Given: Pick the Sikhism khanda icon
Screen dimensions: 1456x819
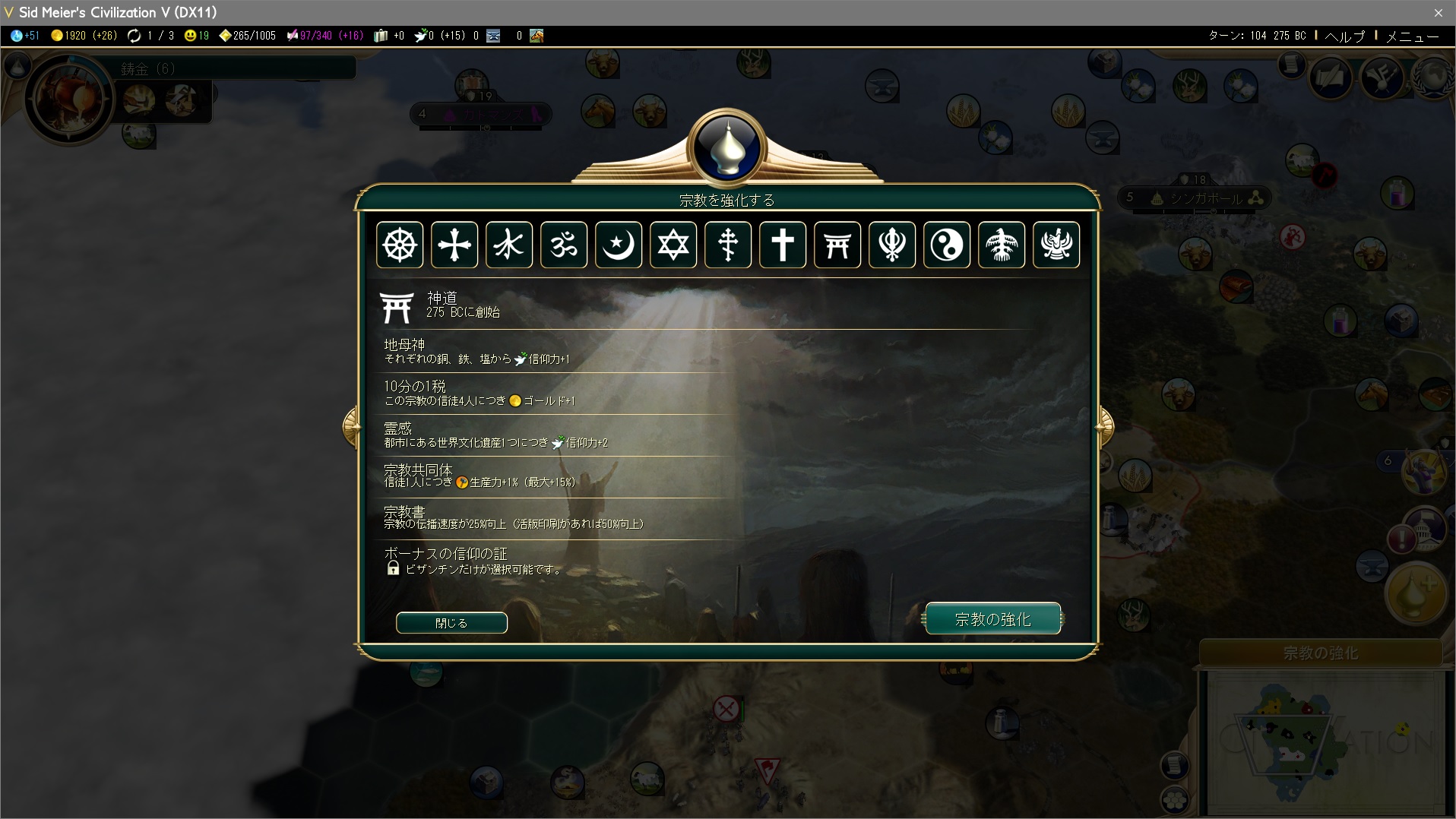Looking at the screenshot, I should click(892, 245).
